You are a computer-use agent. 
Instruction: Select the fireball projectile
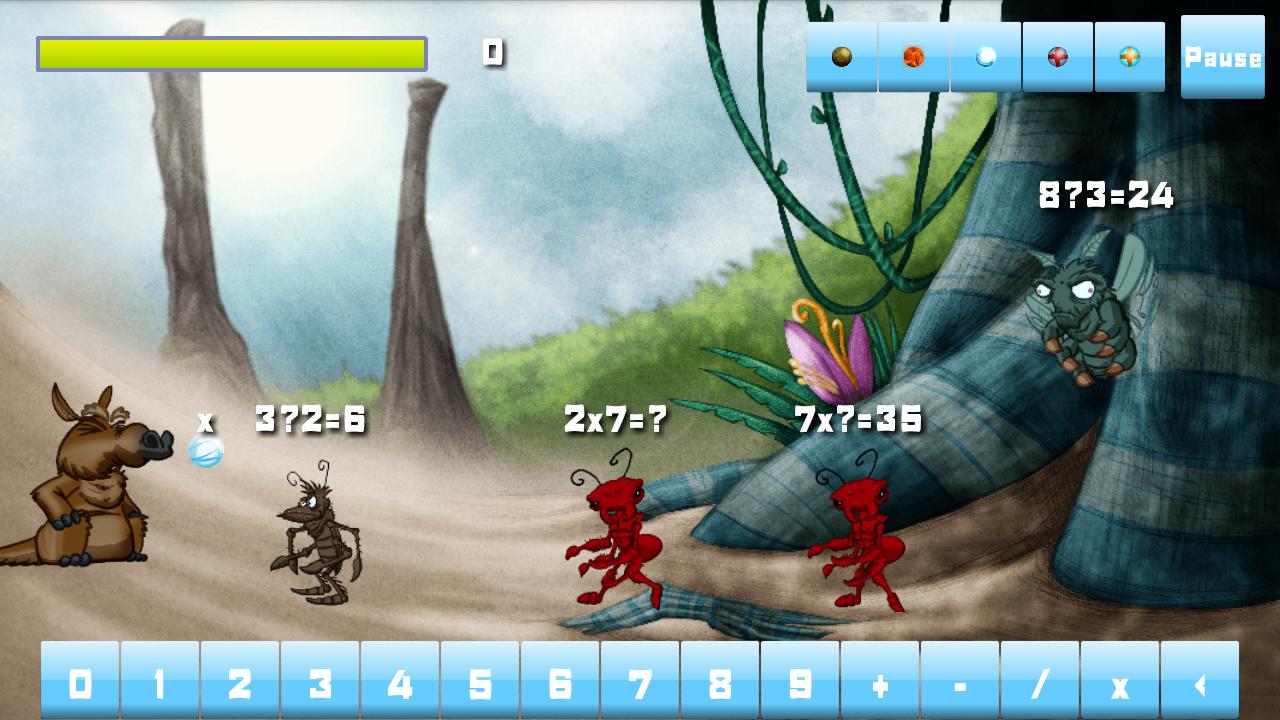pyautogui.click(x=913, y=57)
